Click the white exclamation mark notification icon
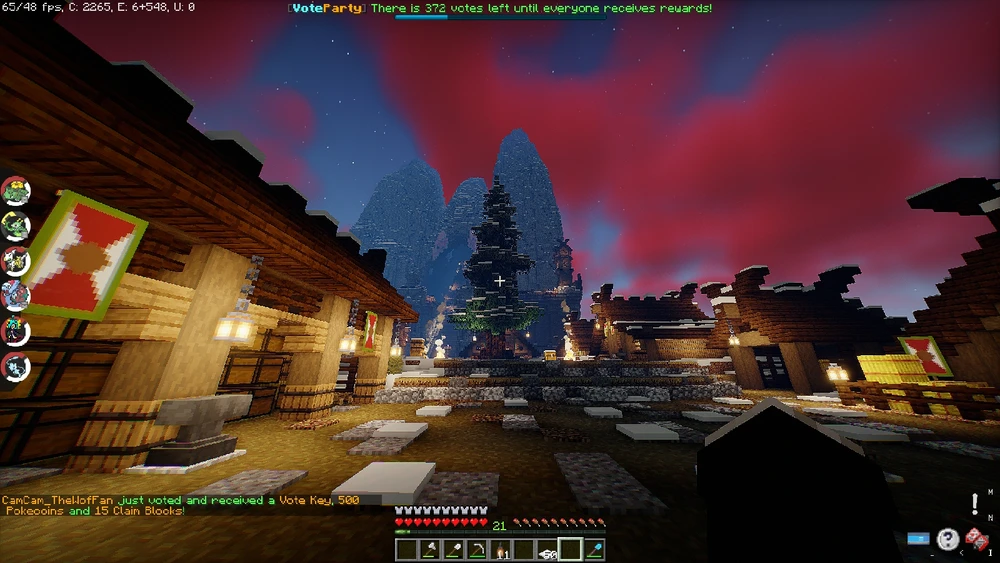1000x563 pixels. 975,504
